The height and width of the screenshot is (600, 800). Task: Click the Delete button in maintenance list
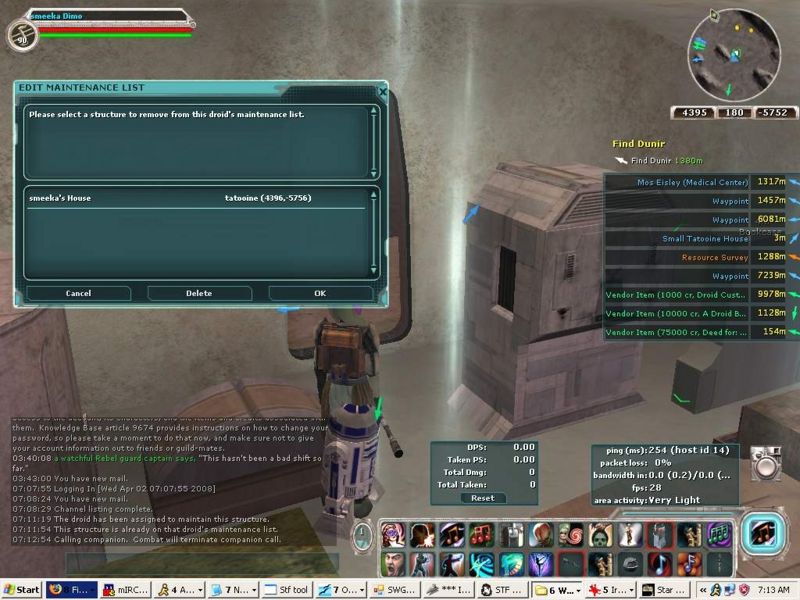tap(199, 293)
